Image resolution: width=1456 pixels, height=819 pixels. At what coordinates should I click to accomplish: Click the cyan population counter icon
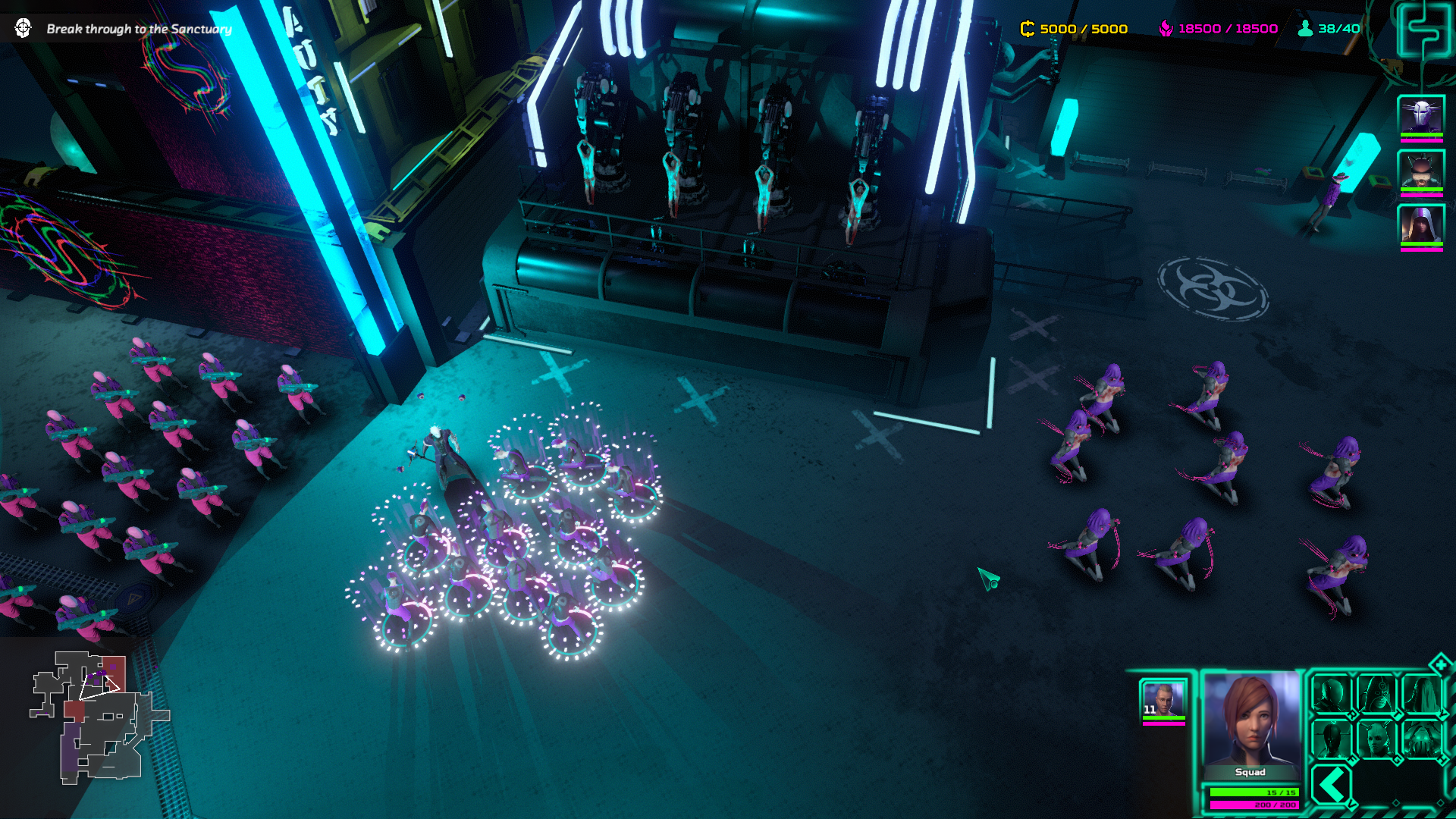1304,28
